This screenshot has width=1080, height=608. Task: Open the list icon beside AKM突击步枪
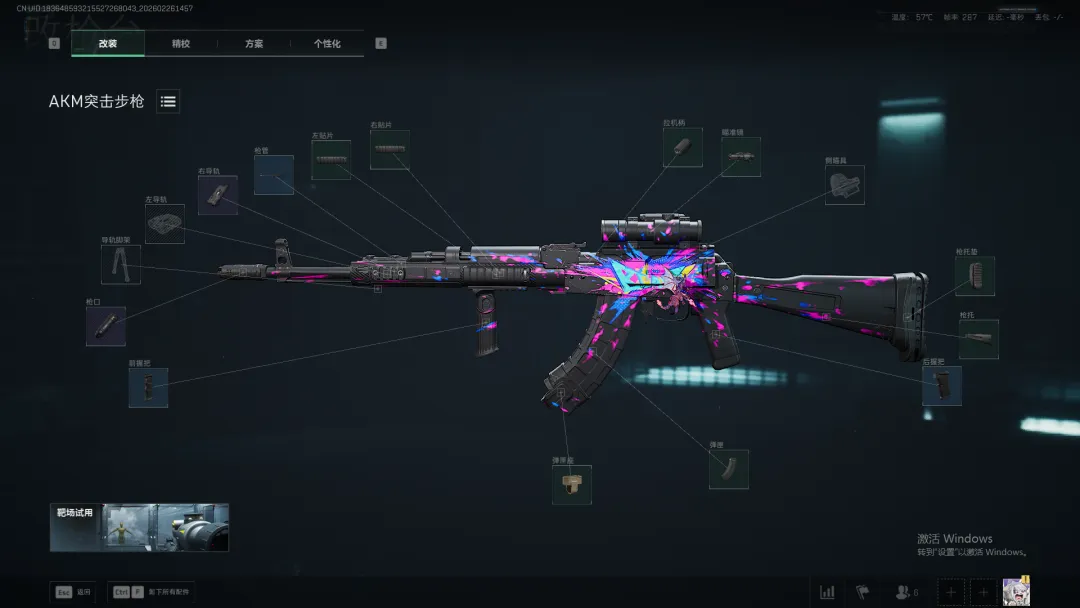coord(168,101)
